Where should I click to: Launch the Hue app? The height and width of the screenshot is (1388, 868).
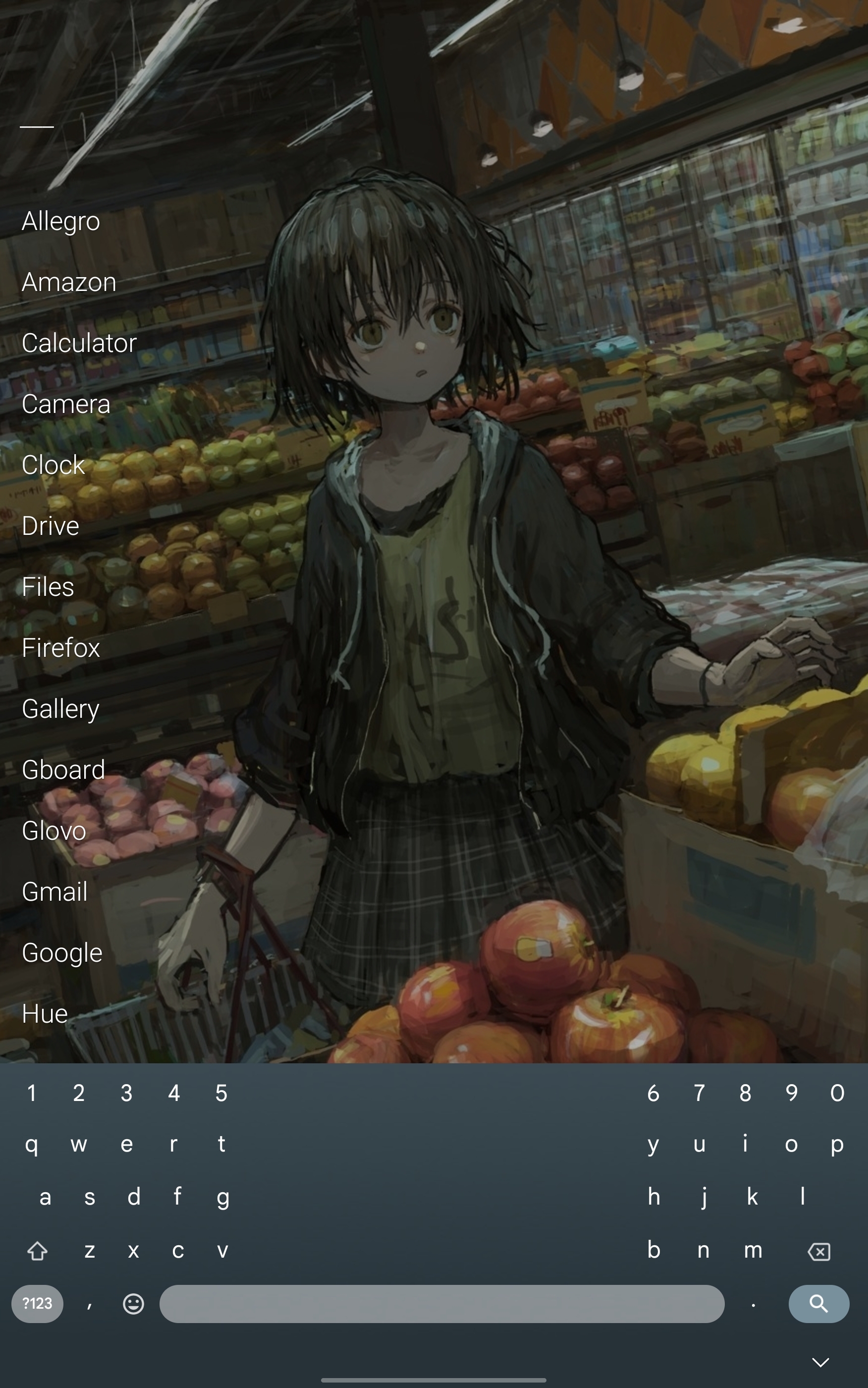(45, 1014)
